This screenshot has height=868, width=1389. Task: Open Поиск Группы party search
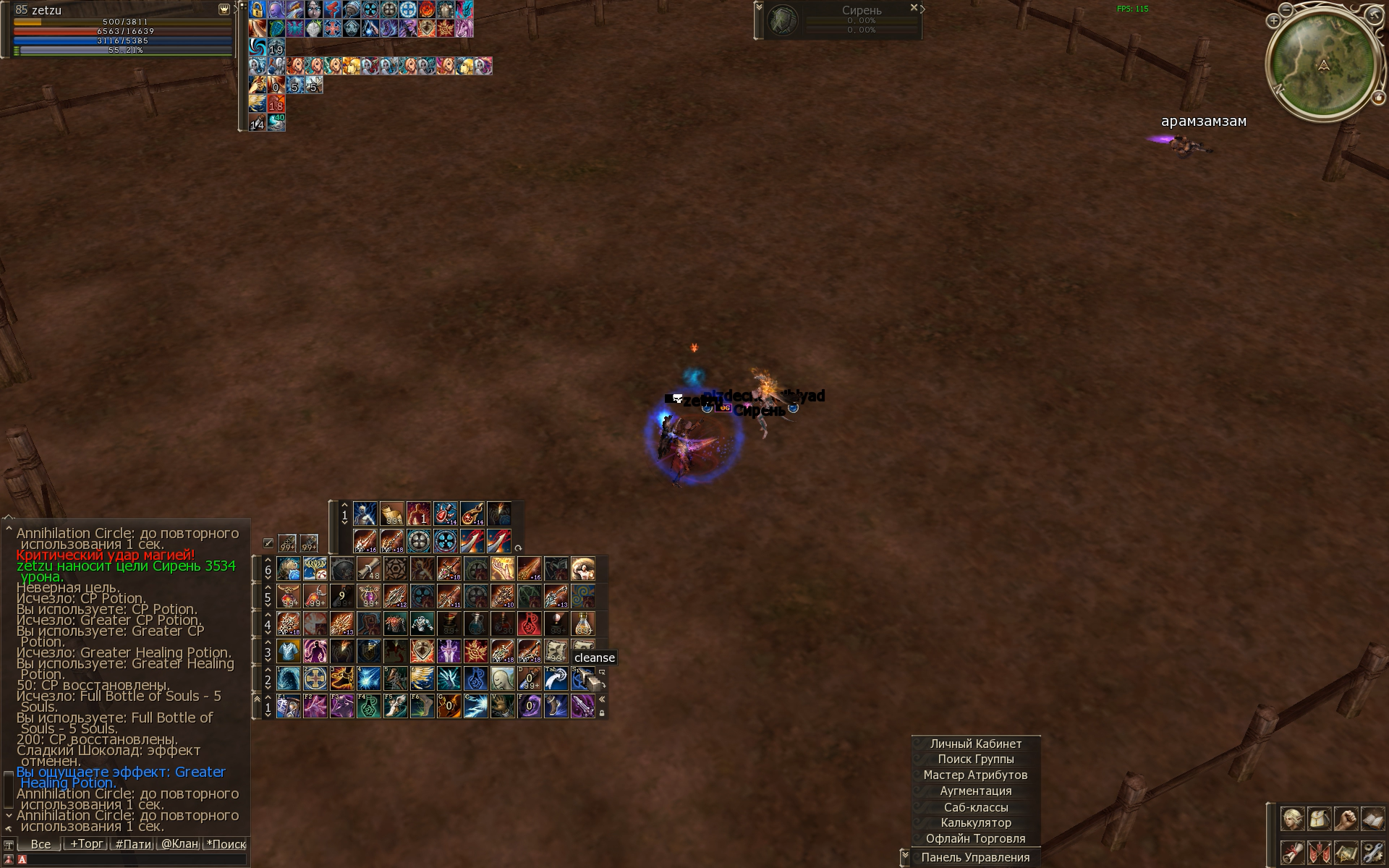(975, 759)
